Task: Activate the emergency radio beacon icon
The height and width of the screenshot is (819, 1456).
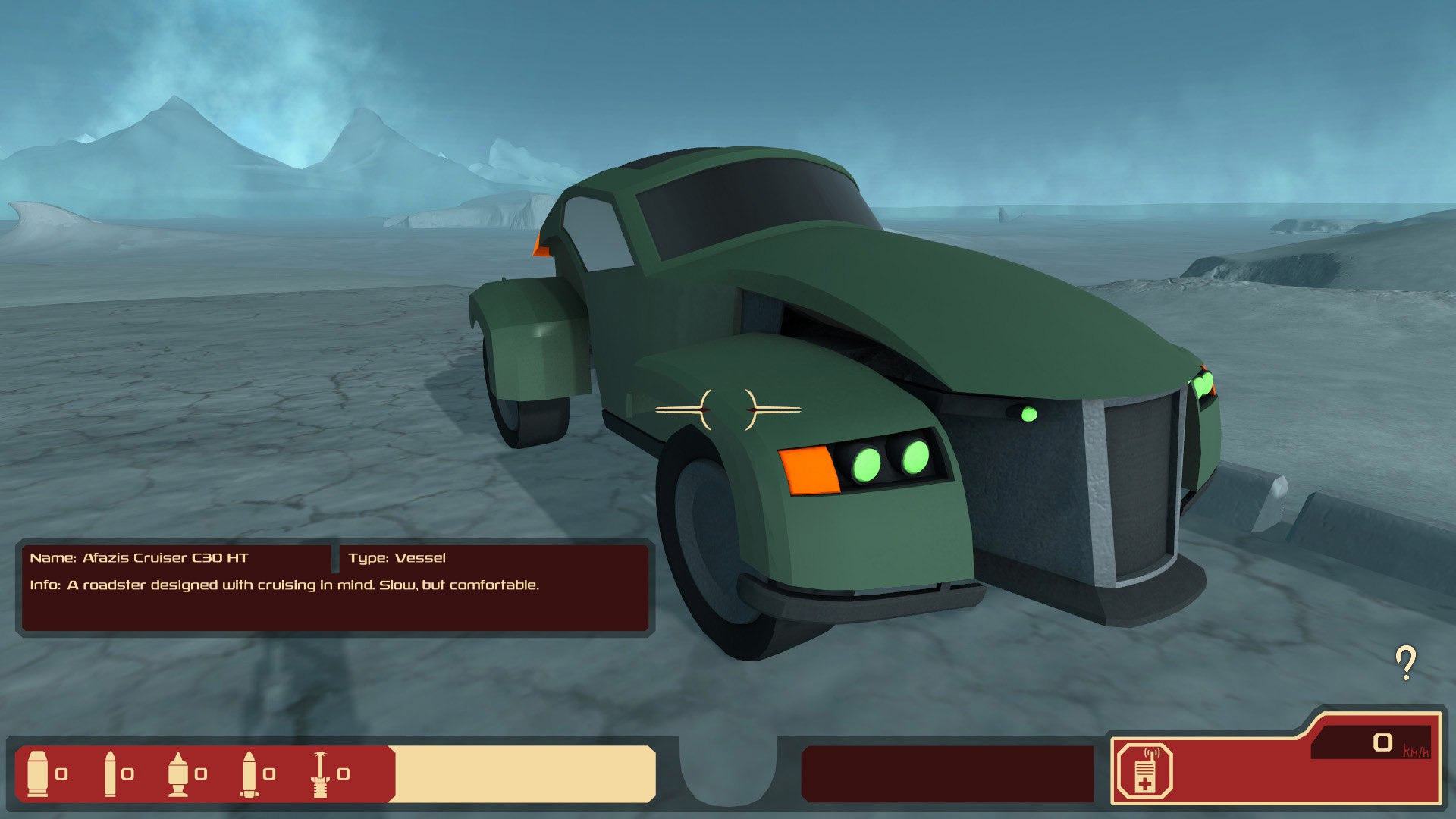Action: 1144,773
